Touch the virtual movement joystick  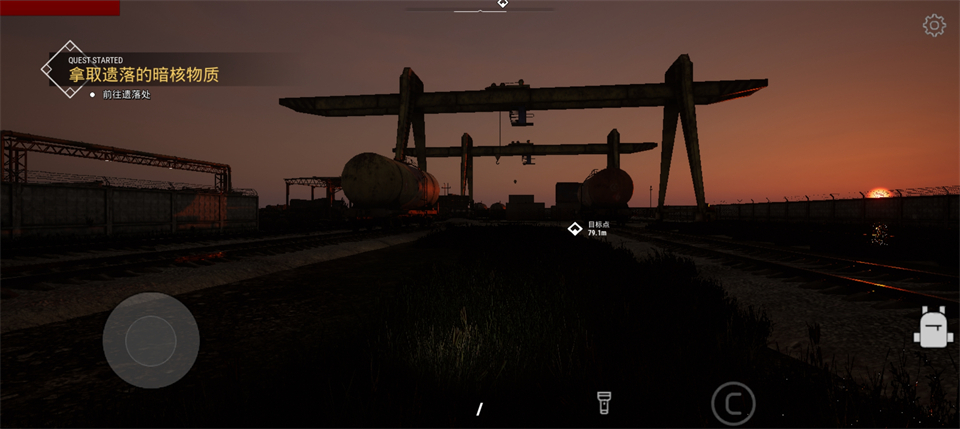(151, 341)
